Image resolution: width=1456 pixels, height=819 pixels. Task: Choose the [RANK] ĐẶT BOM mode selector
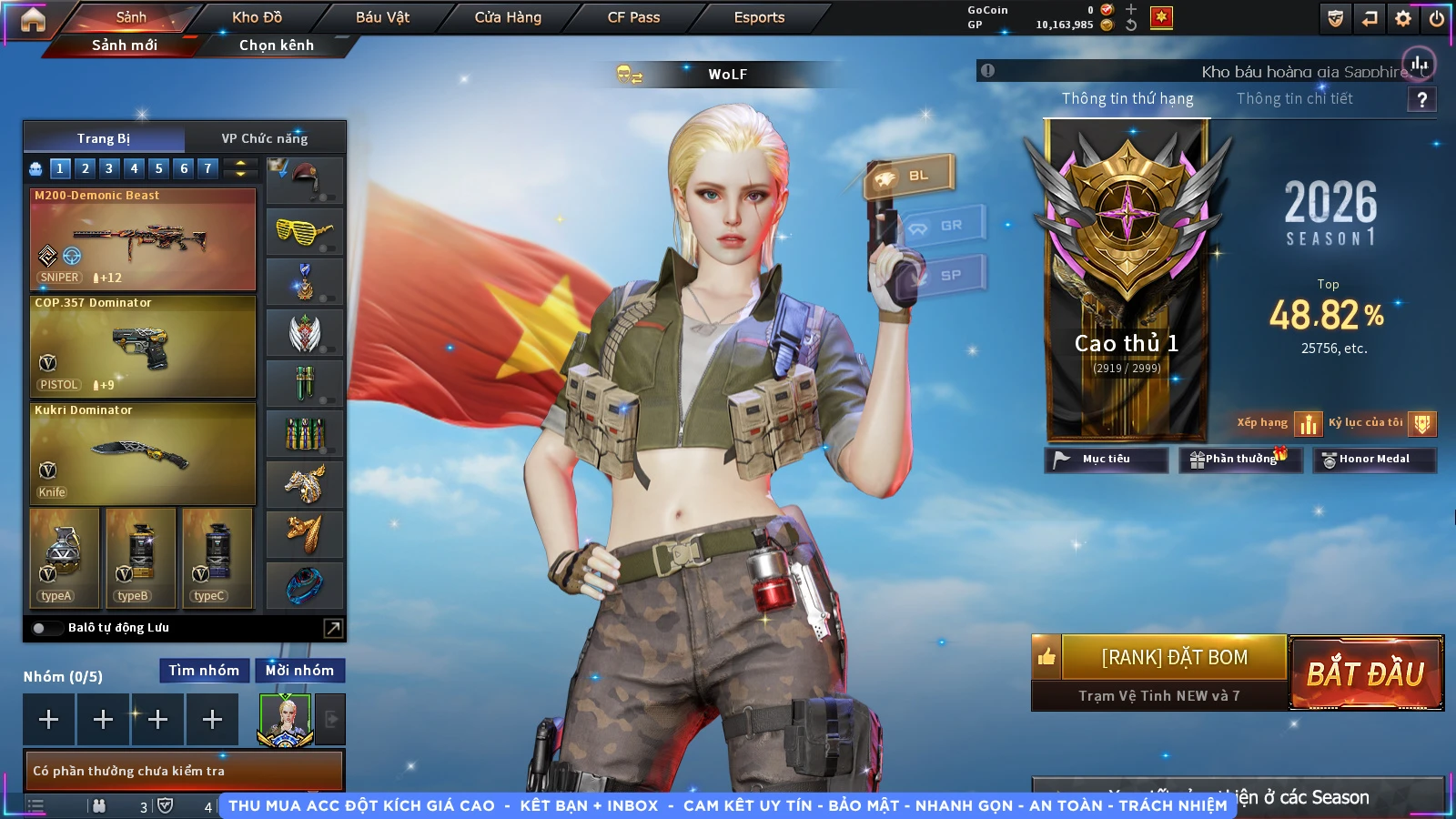(1174, 657)
